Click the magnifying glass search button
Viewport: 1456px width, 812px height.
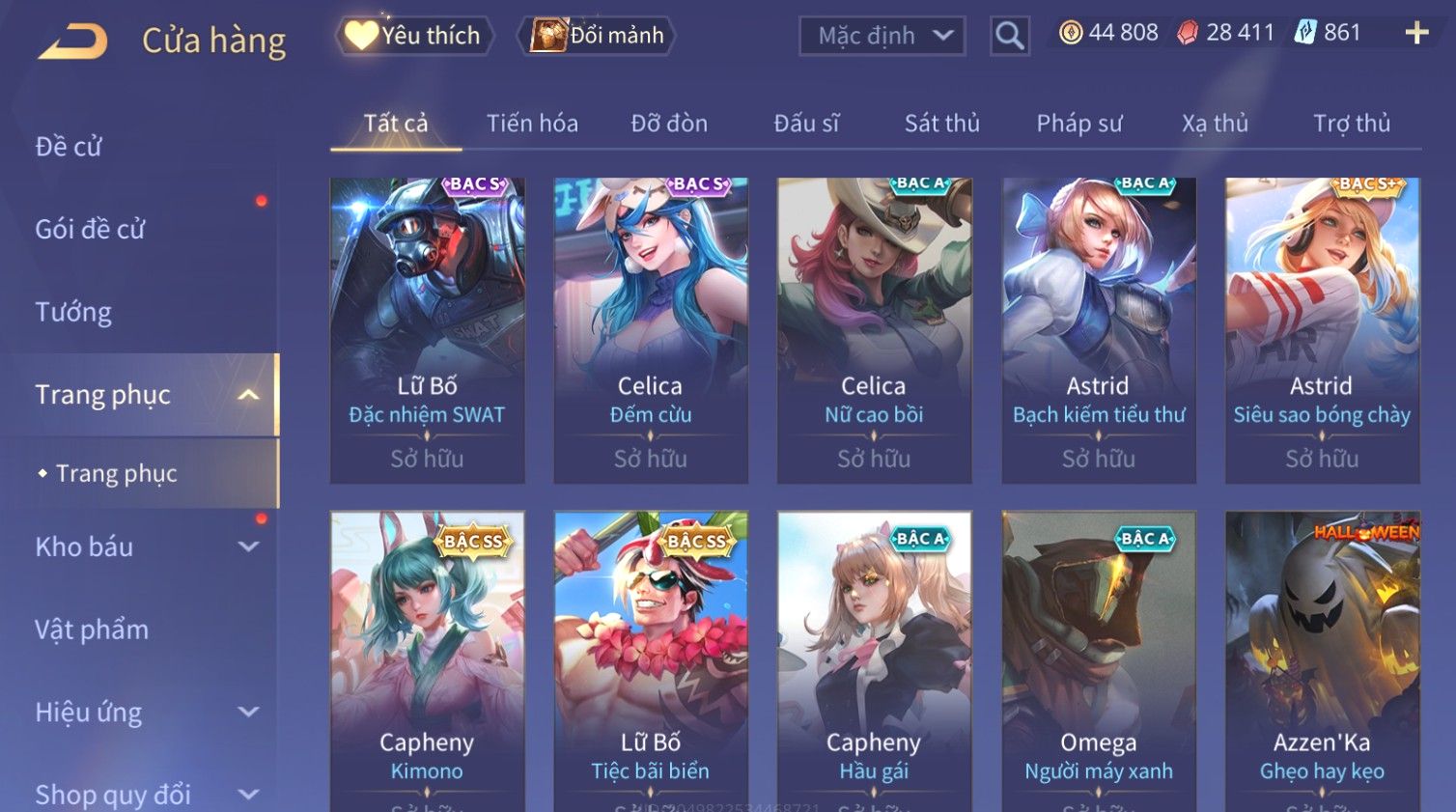click(x=1010, y=37)
